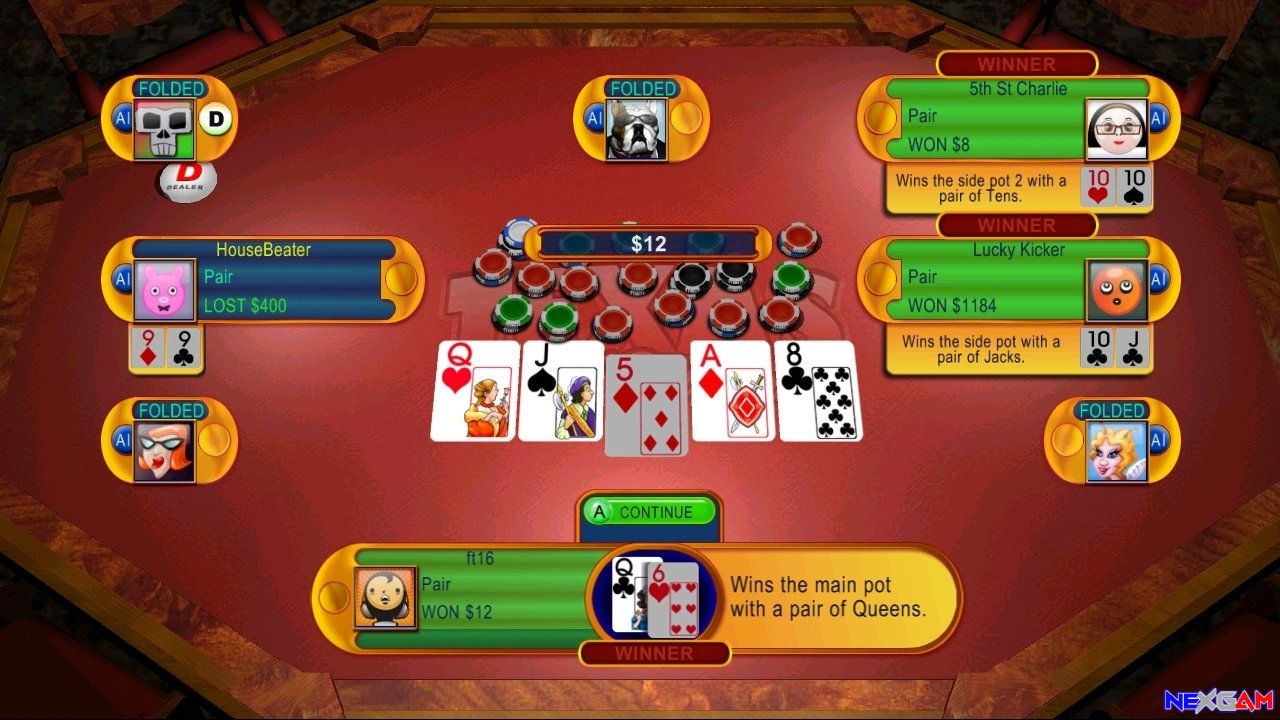
Task: Select Lucky Kicker's orange face avatar
Action: click(1116, 291)
